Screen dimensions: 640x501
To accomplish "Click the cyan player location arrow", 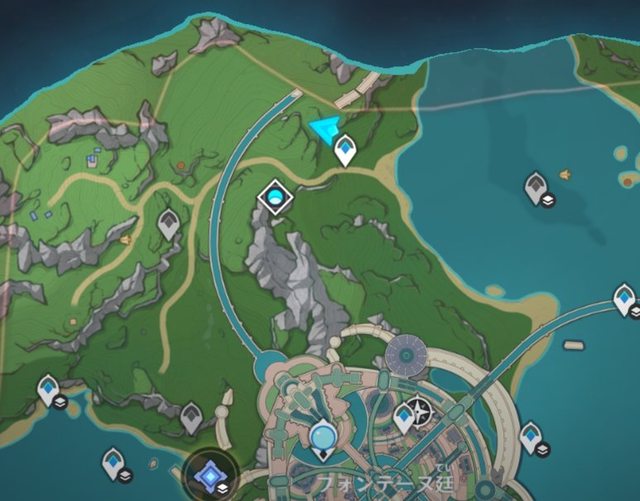I will [x=324, y=131].
